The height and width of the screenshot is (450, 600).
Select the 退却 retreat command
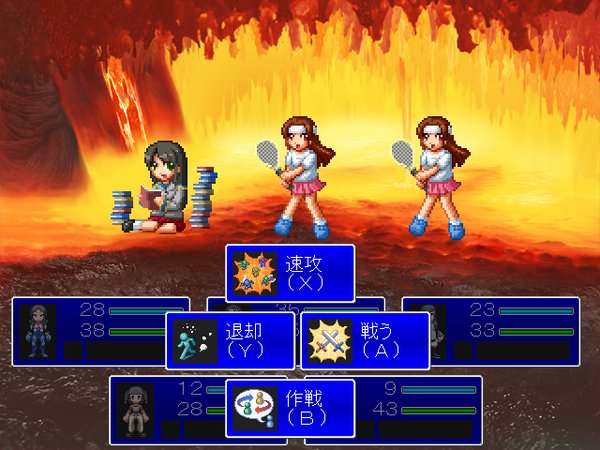tap(230, 341)
